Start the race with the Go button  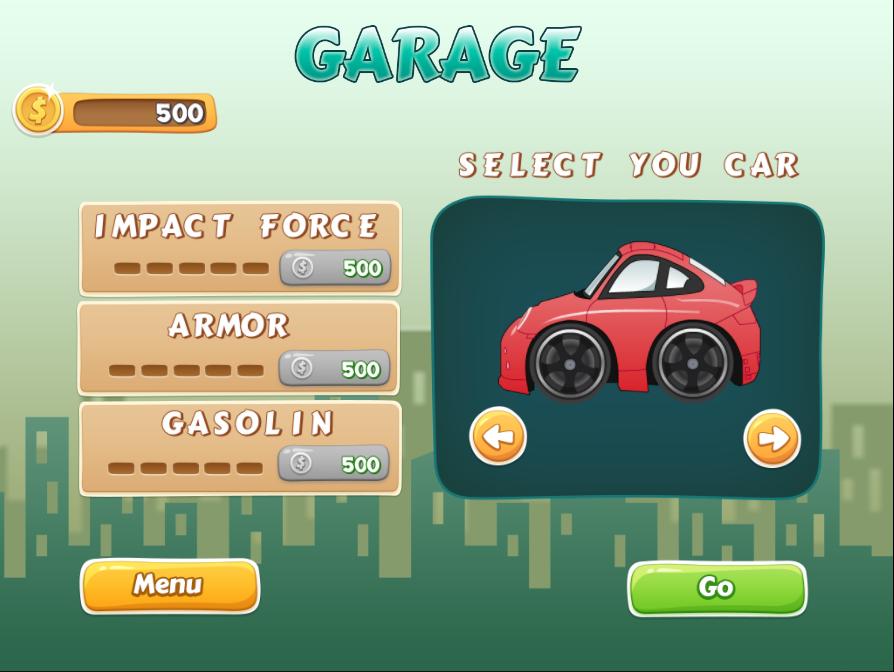(716, 588)
